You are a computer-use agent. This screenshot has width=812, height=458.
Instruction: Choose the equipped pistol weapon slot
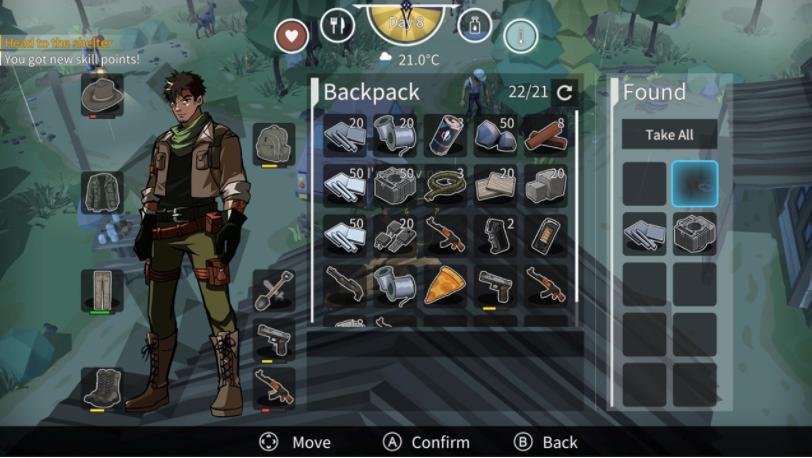tap(273, 339)
